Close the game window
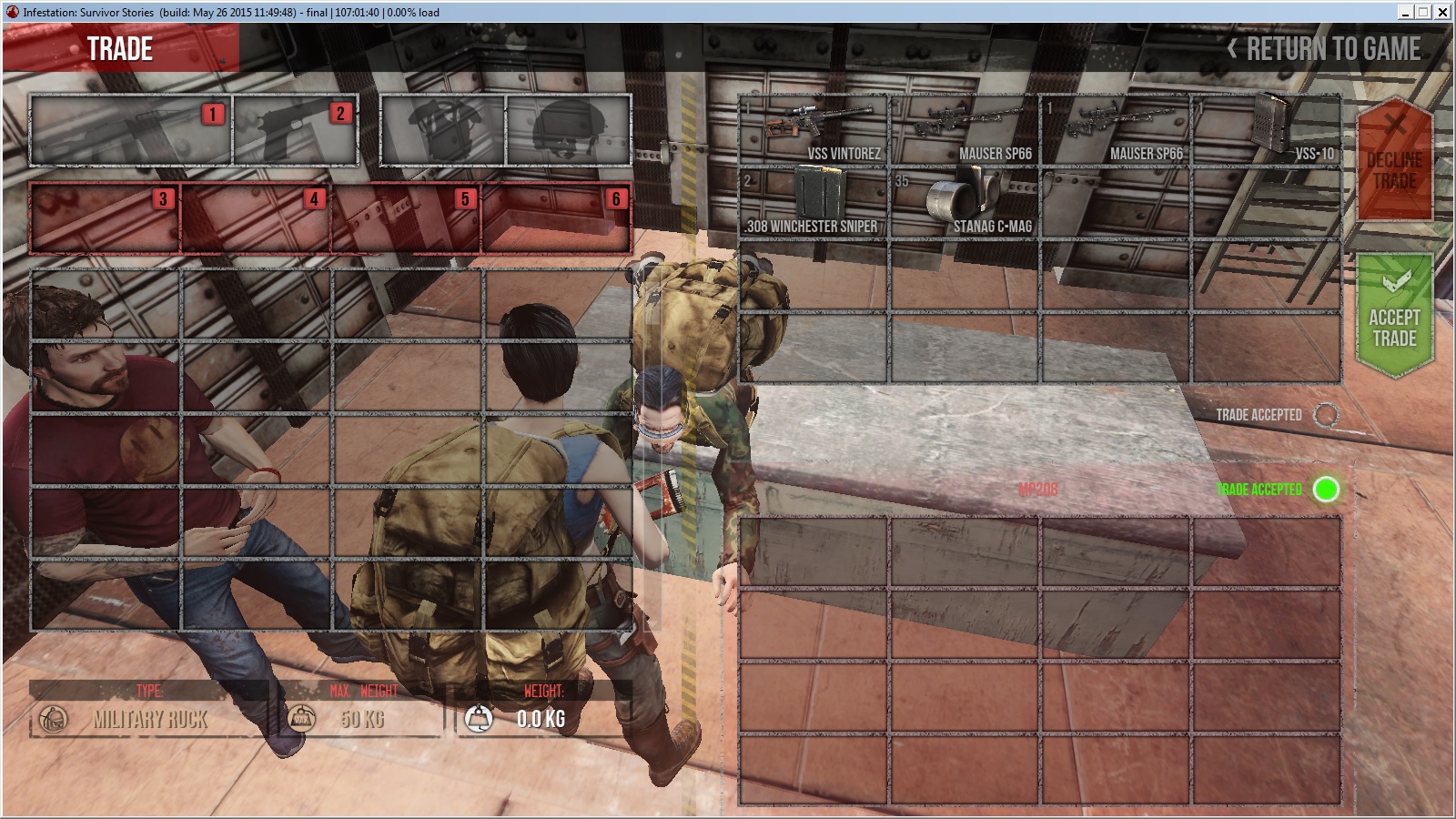The image size is (1456, 819). tap(1442, 12)
